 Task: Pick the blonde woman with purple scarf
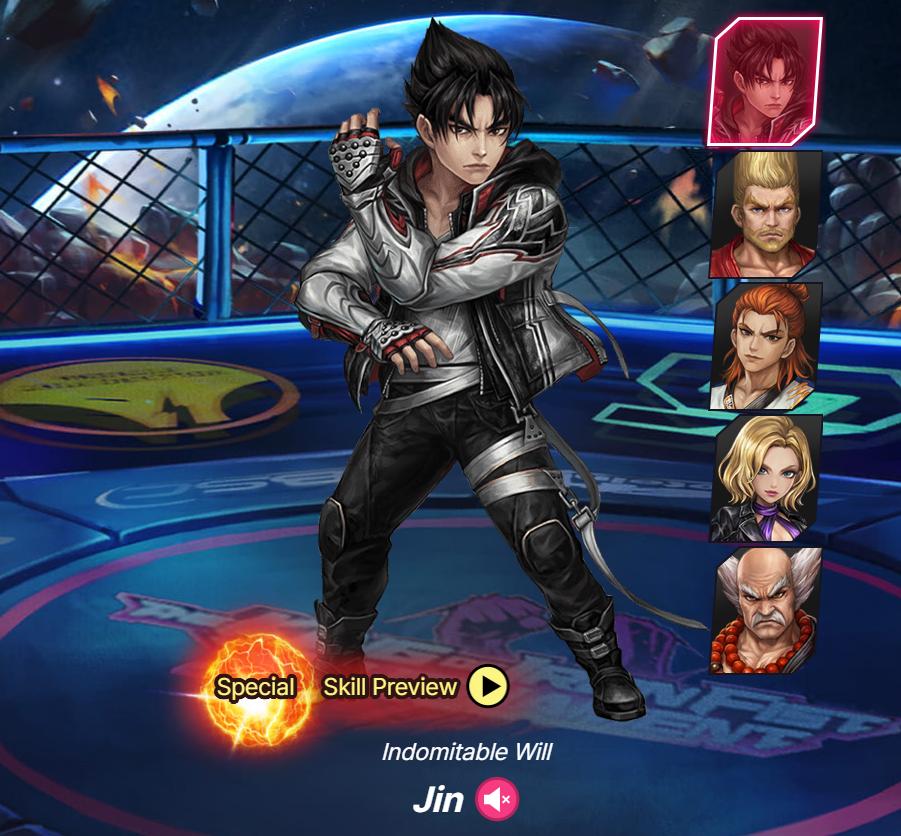[x=766, y=478]
